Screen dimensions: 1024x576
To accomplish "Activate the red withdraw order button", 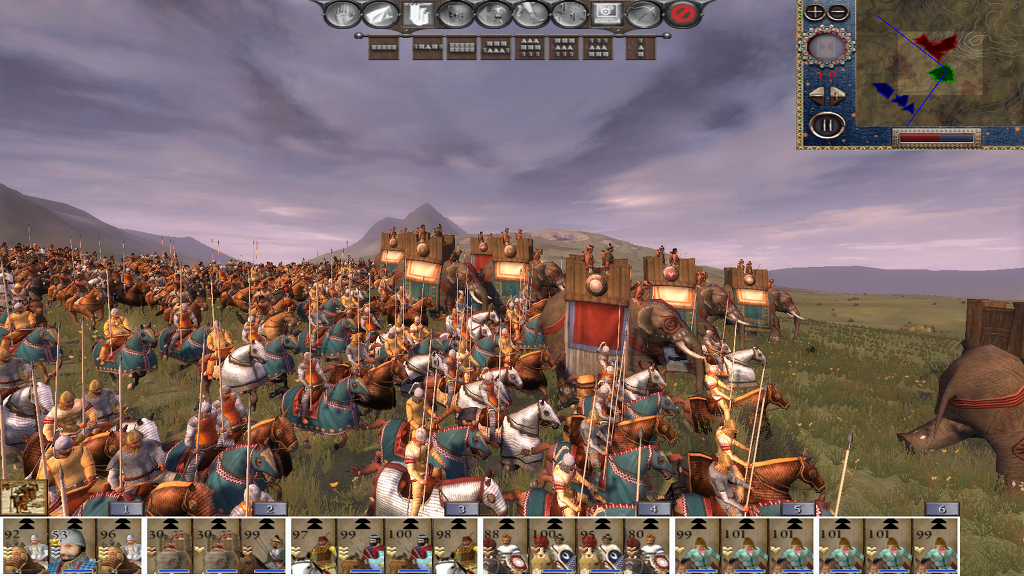I will (x=683, y=14).
